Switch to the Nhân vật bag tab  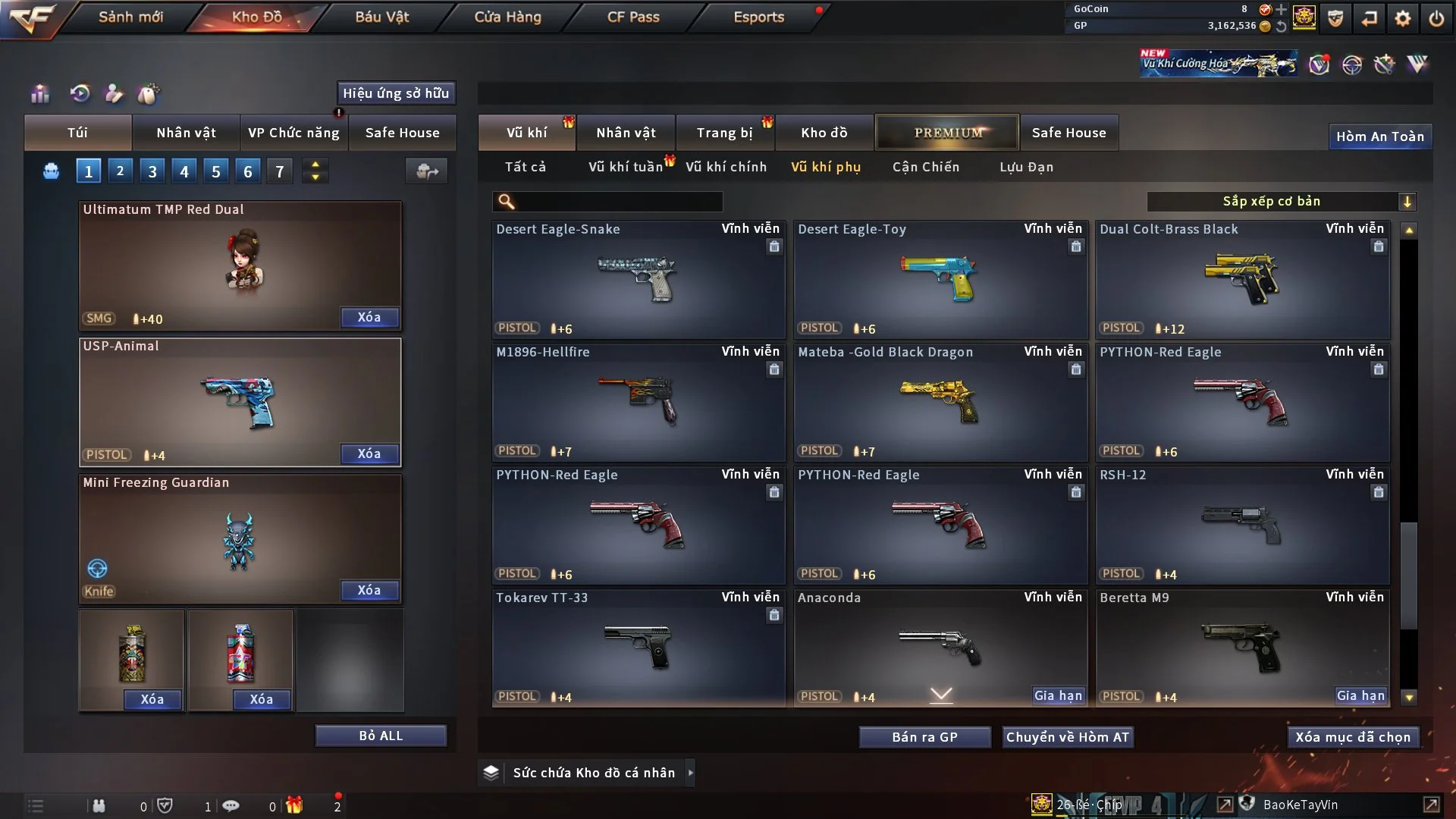(186, 133)
